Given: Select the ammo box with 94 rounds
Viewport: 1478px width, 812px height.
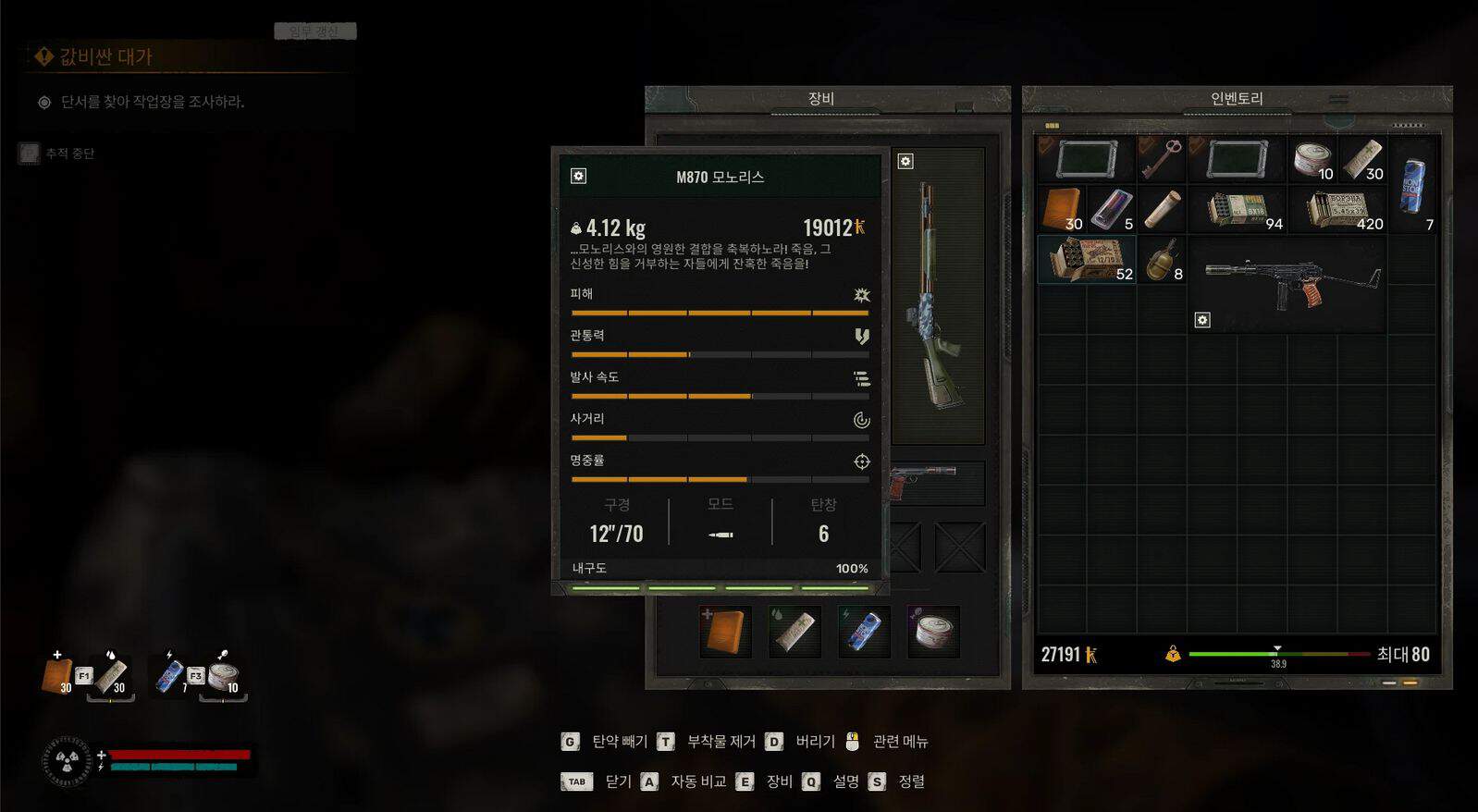Looking at the screenshot, I should coord(1238,210).
